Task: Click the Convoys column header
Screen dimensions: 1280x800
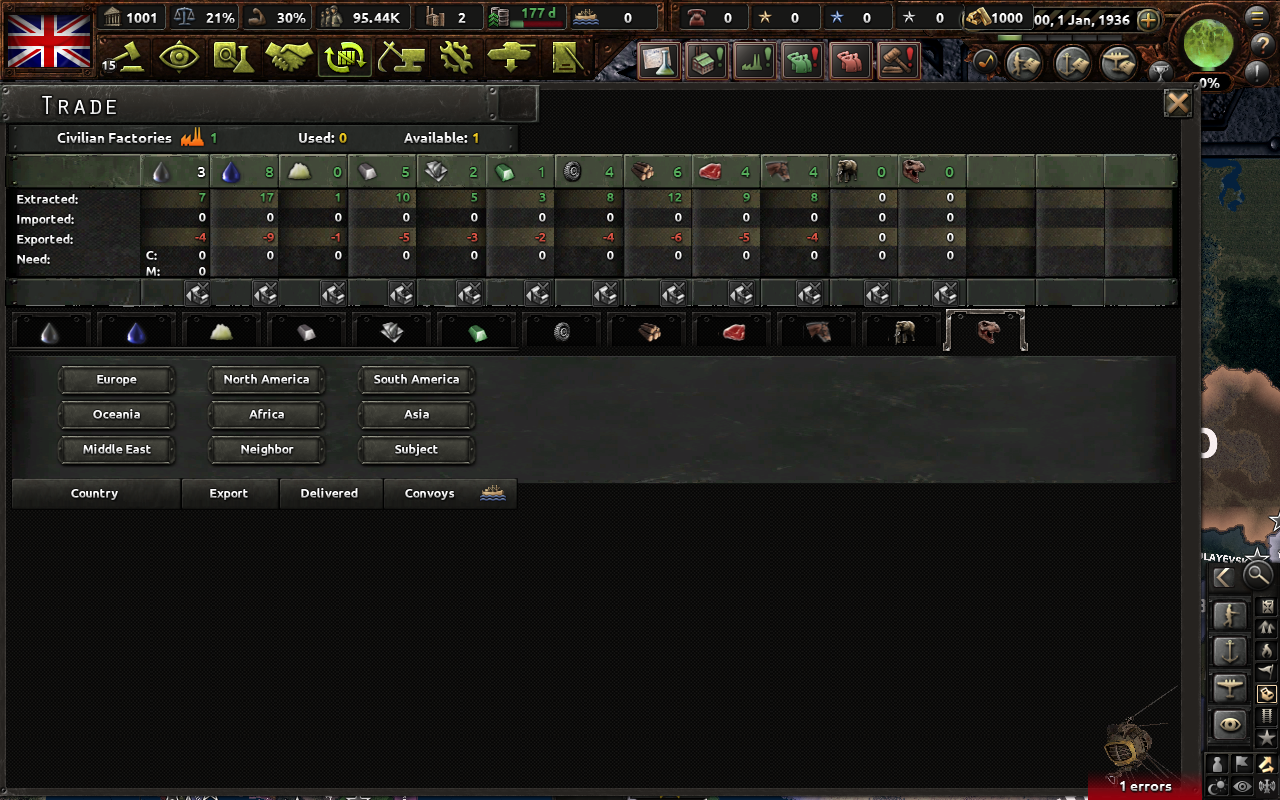Action: (430, 493)
